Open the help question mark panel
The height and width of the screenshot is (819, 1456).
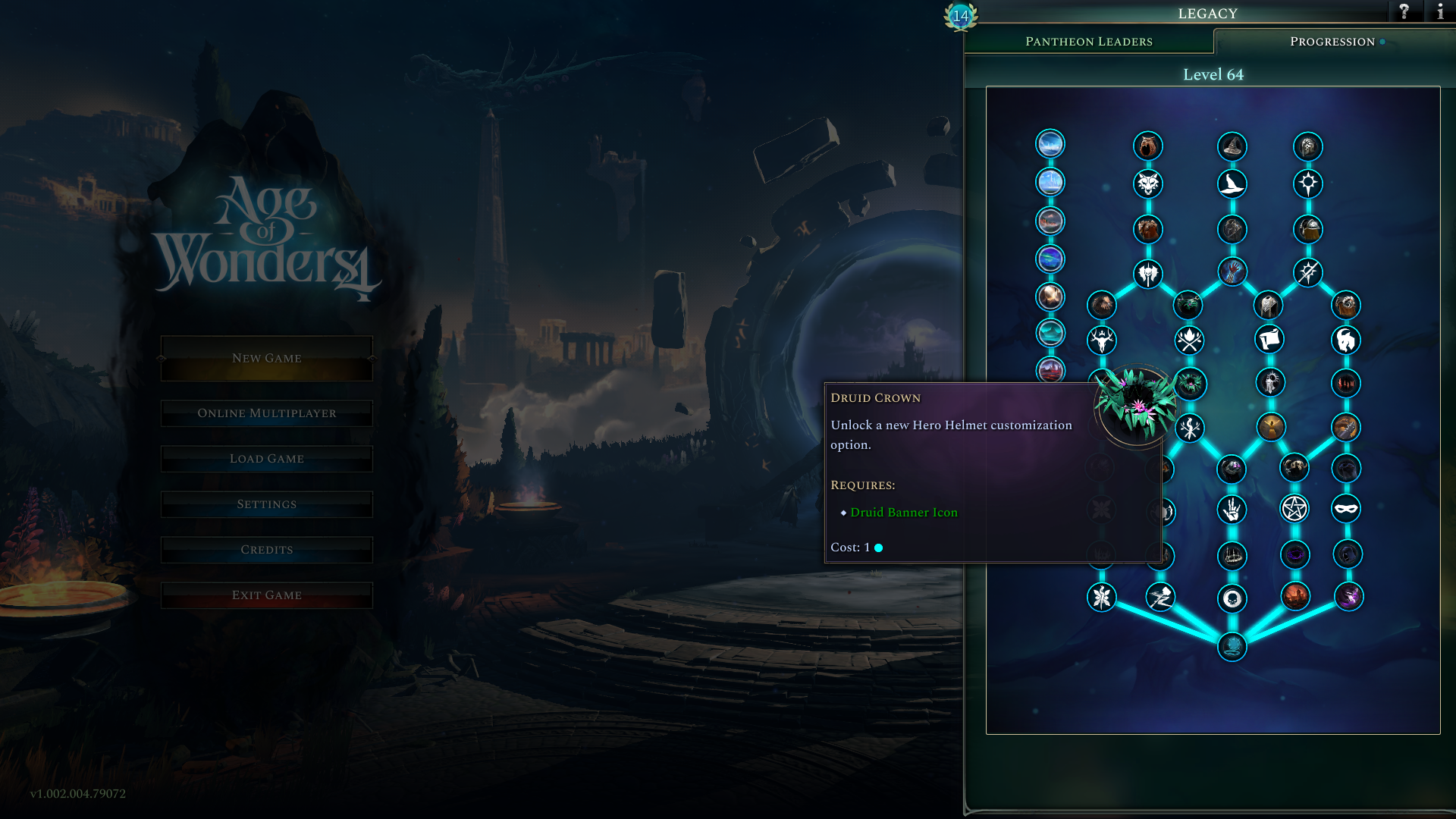click(x=1404, y=12)
